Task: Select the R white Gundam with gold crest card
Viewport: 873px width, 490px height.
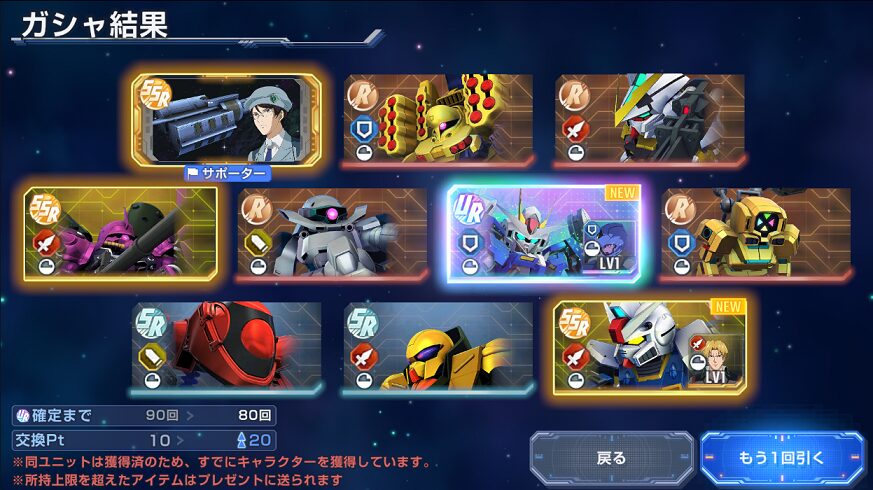Action: (650, 119)
